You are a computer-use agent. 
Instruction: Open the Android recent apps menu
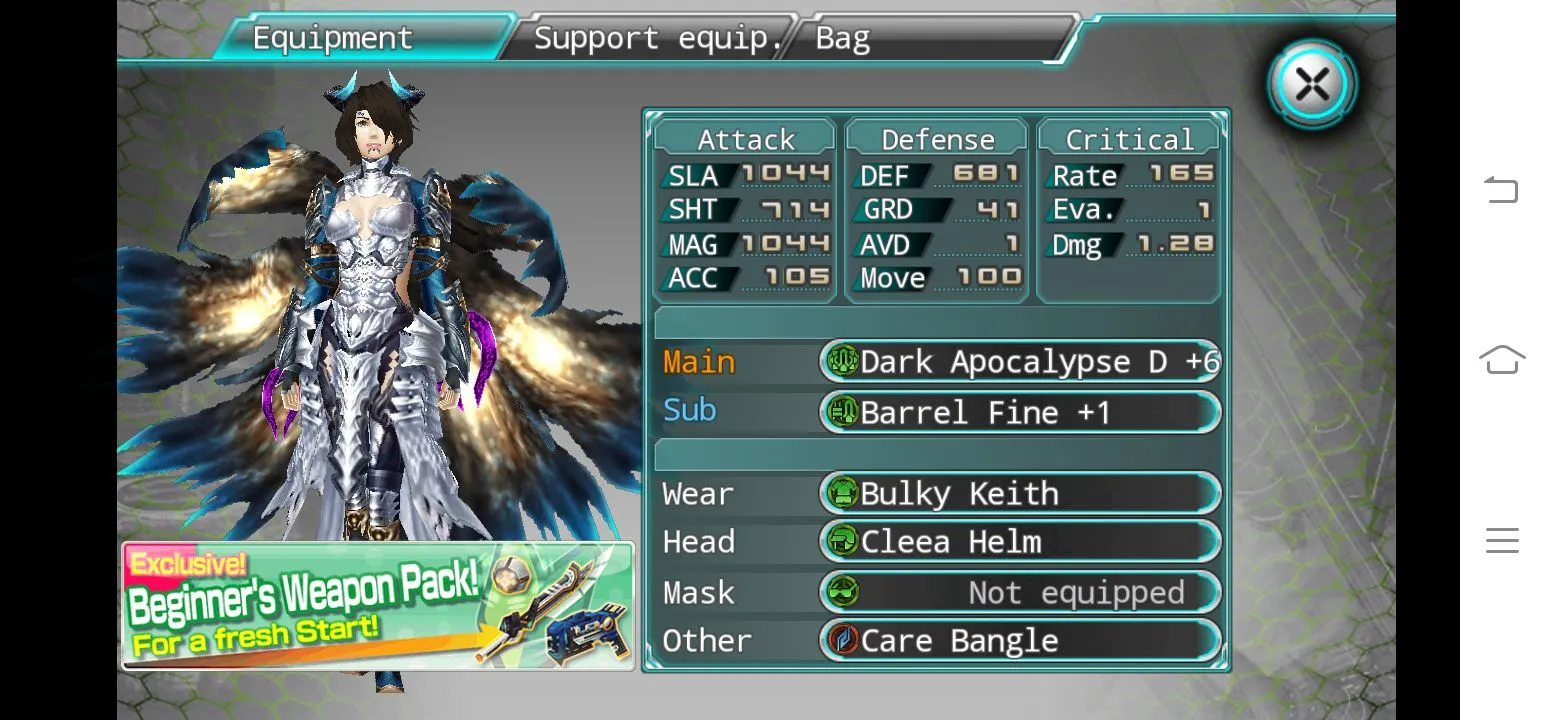pyautogui.click(x=1501, y=540)
